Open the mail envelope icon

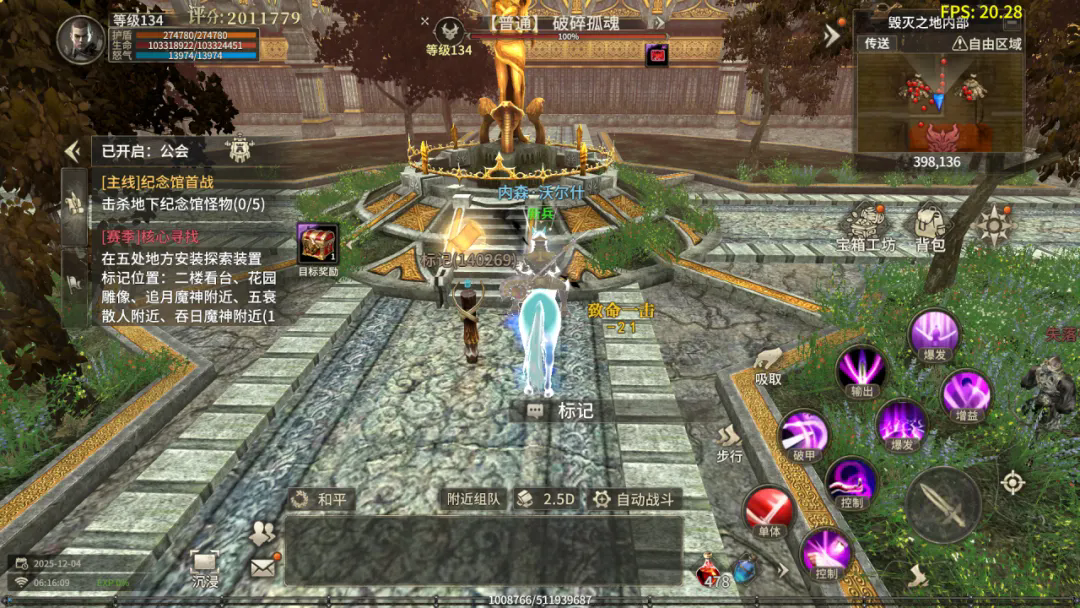click(263, 568)
